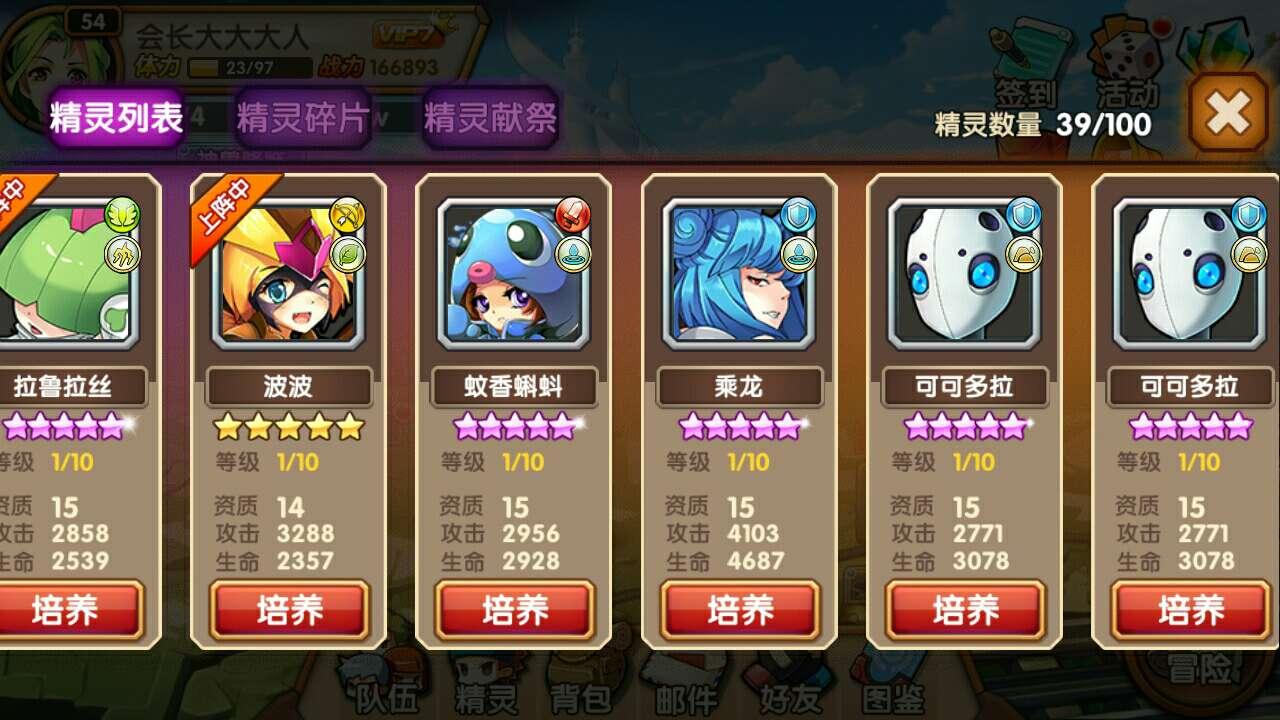Select the 拉鲁拉丝 portrait

pyautogui.click(x=66, y=270)
